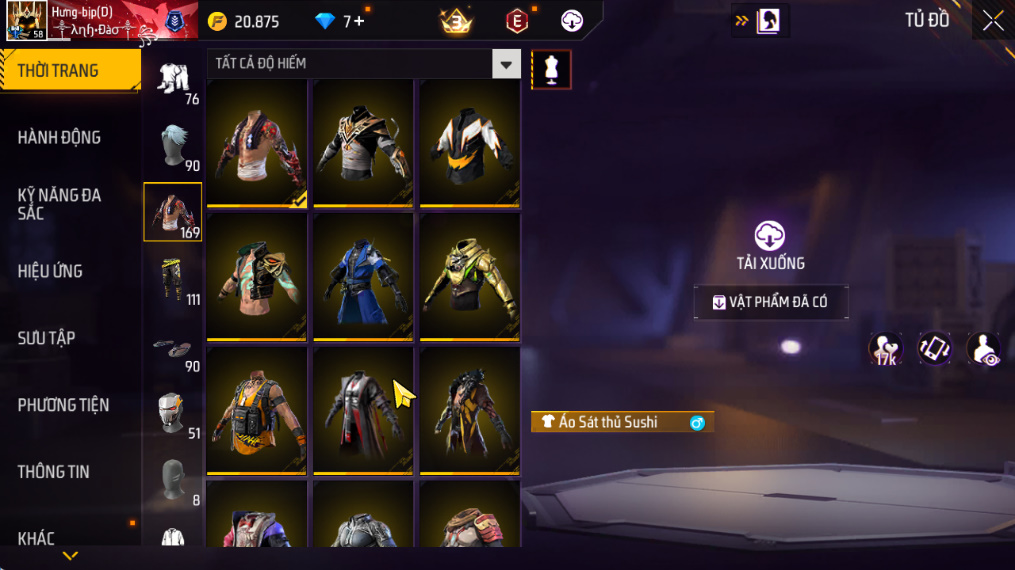1015x570 pixels.
Task: Select the gold armored jacket item
Action: [x=469, y=278]
